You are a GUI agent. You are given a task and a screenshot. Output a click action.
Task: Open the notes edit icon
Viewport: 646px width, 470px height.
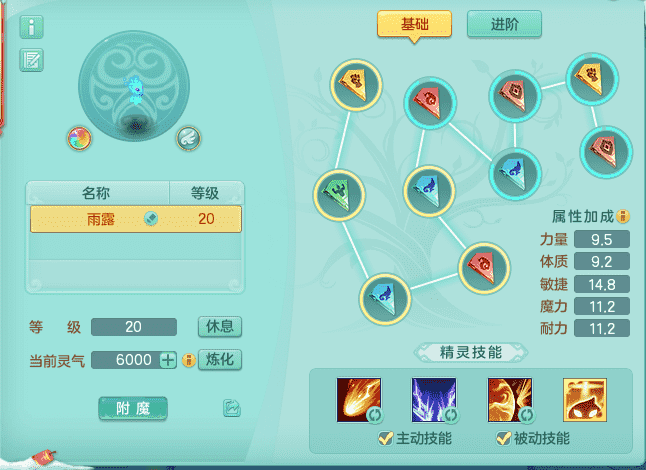(31, 60)
